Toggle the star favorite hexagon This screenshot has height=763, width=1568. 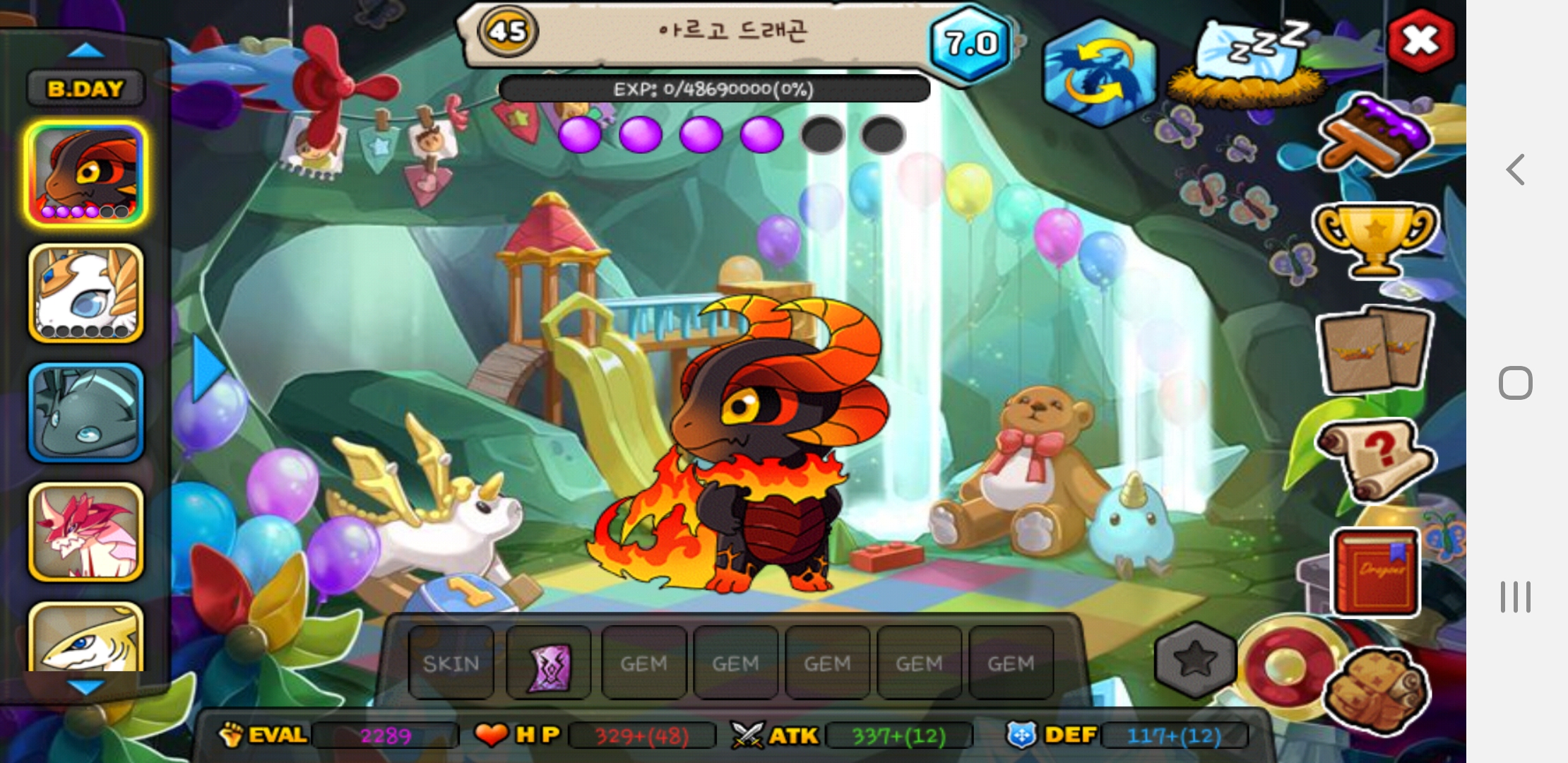tap(1194, 661)
